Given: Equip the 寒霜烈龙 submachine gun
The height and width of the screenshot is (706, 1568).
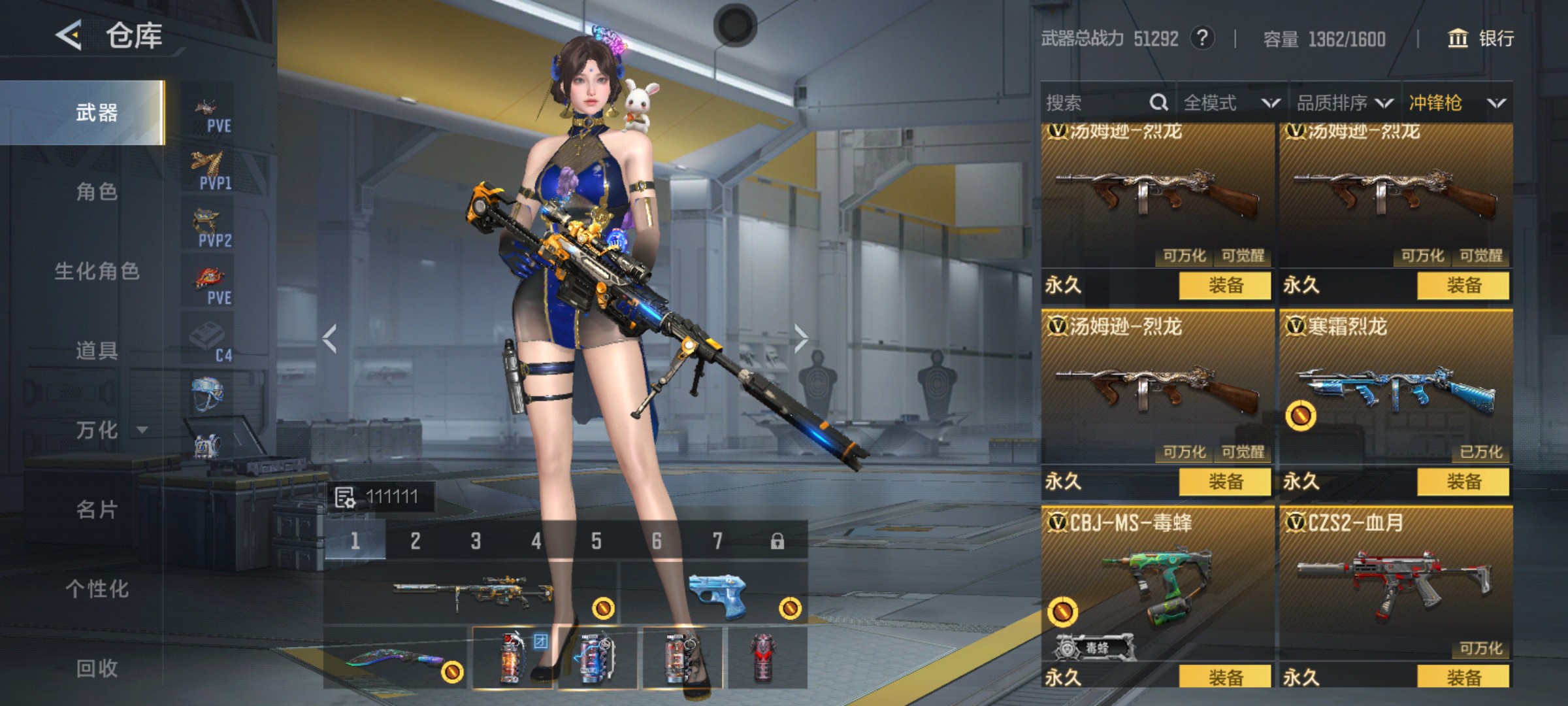Looking at the screenshot, I should click(1463, 482).
